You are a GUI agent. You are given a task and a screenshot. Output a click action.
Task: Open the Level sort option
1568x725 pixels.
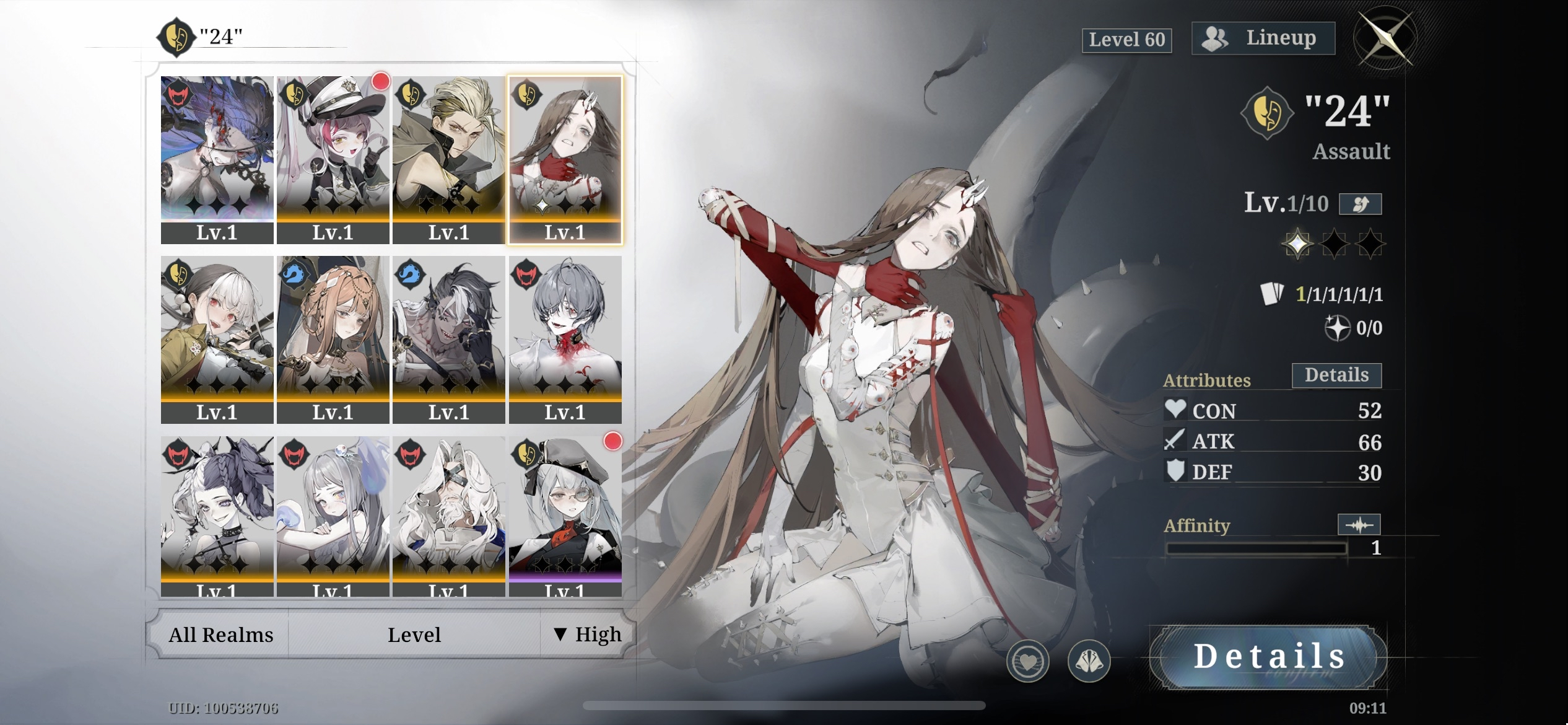click(x=414, y=635)
